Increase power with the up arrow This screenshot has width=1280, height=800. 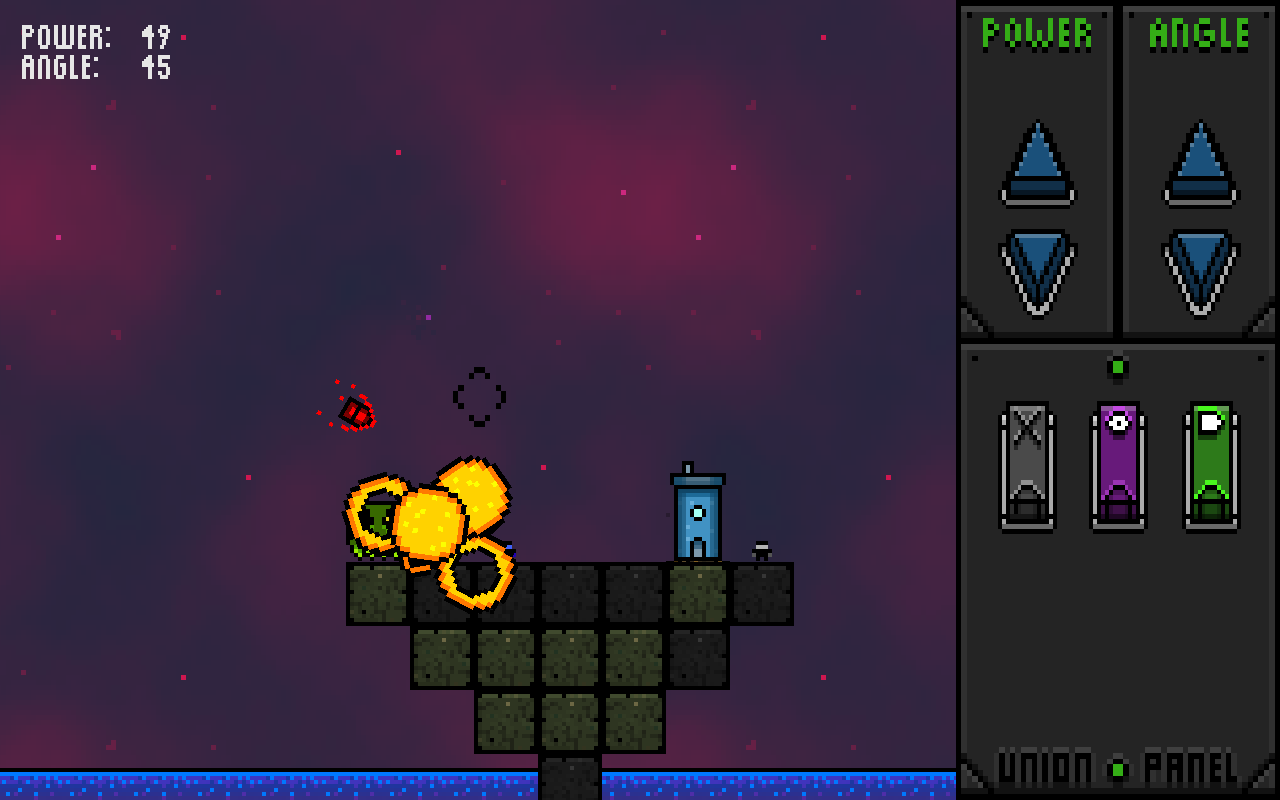(1037, 165)
